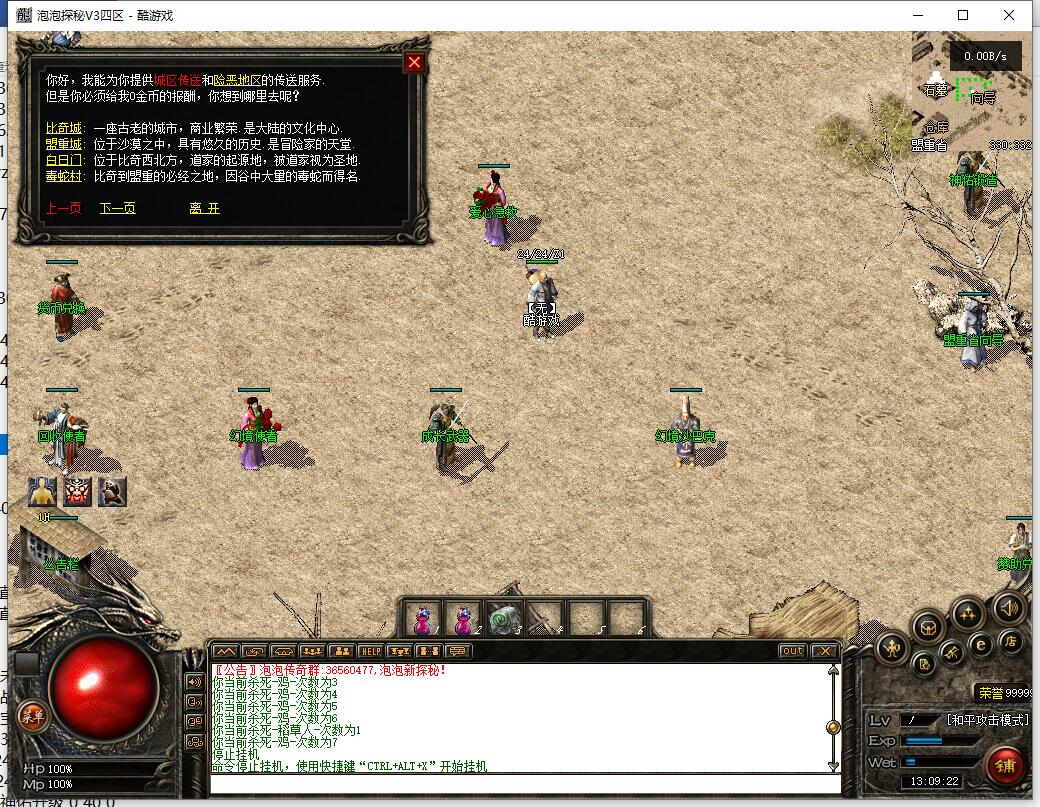Screen dimensions: 1040x807
Task: Toggle the speaker sound button
Action: click(1008, 607)
